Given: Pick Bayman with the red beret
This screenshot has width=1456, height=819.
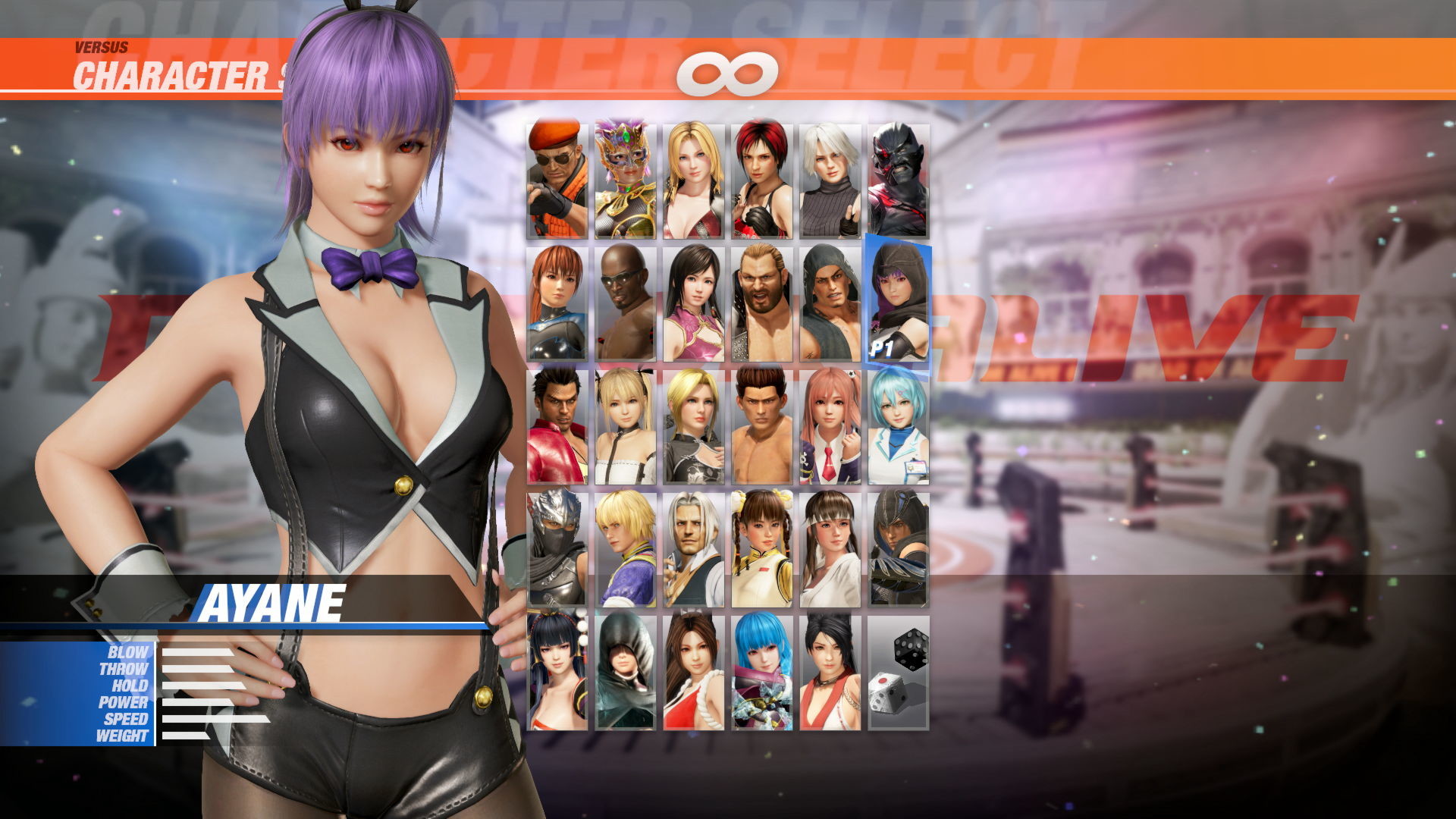Looking at the screenshot, I should tap(557, 174).
